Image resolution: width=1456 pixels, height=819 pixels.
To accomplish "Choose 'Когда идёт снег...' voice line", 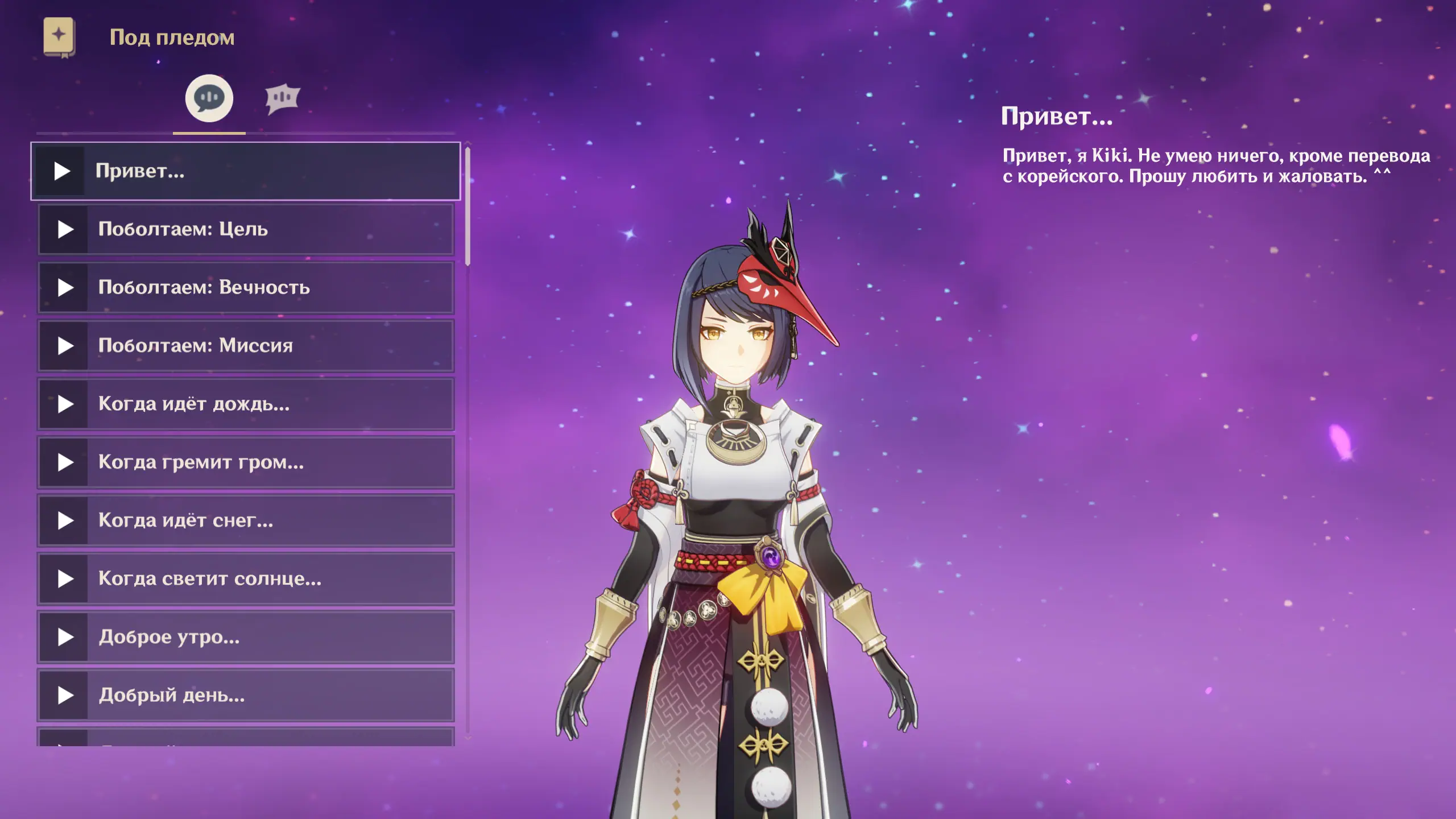I will pyautogui.click(x=246, y=520).
